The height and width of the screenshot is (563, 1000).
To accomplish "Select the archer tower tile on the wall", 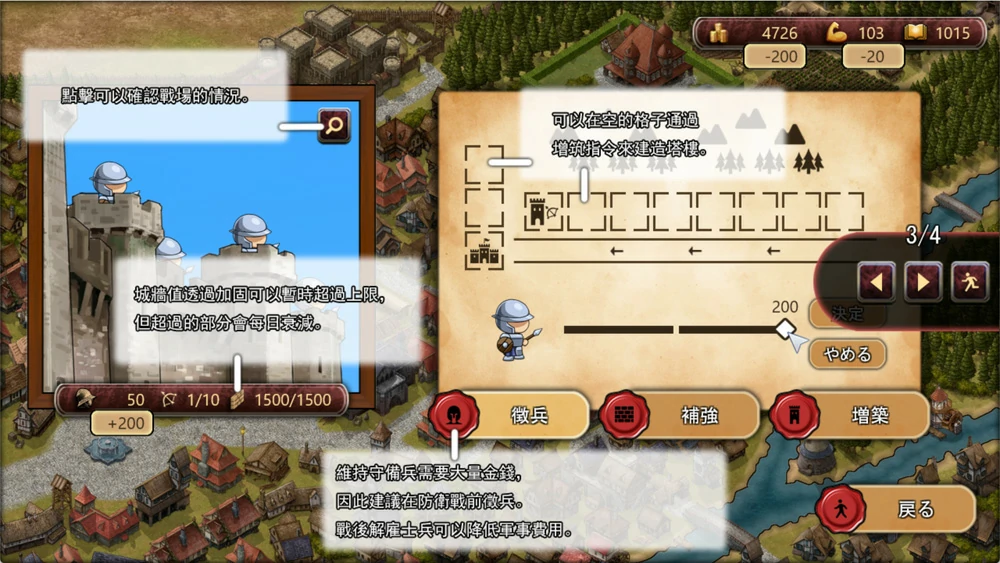I will [542, 212].
